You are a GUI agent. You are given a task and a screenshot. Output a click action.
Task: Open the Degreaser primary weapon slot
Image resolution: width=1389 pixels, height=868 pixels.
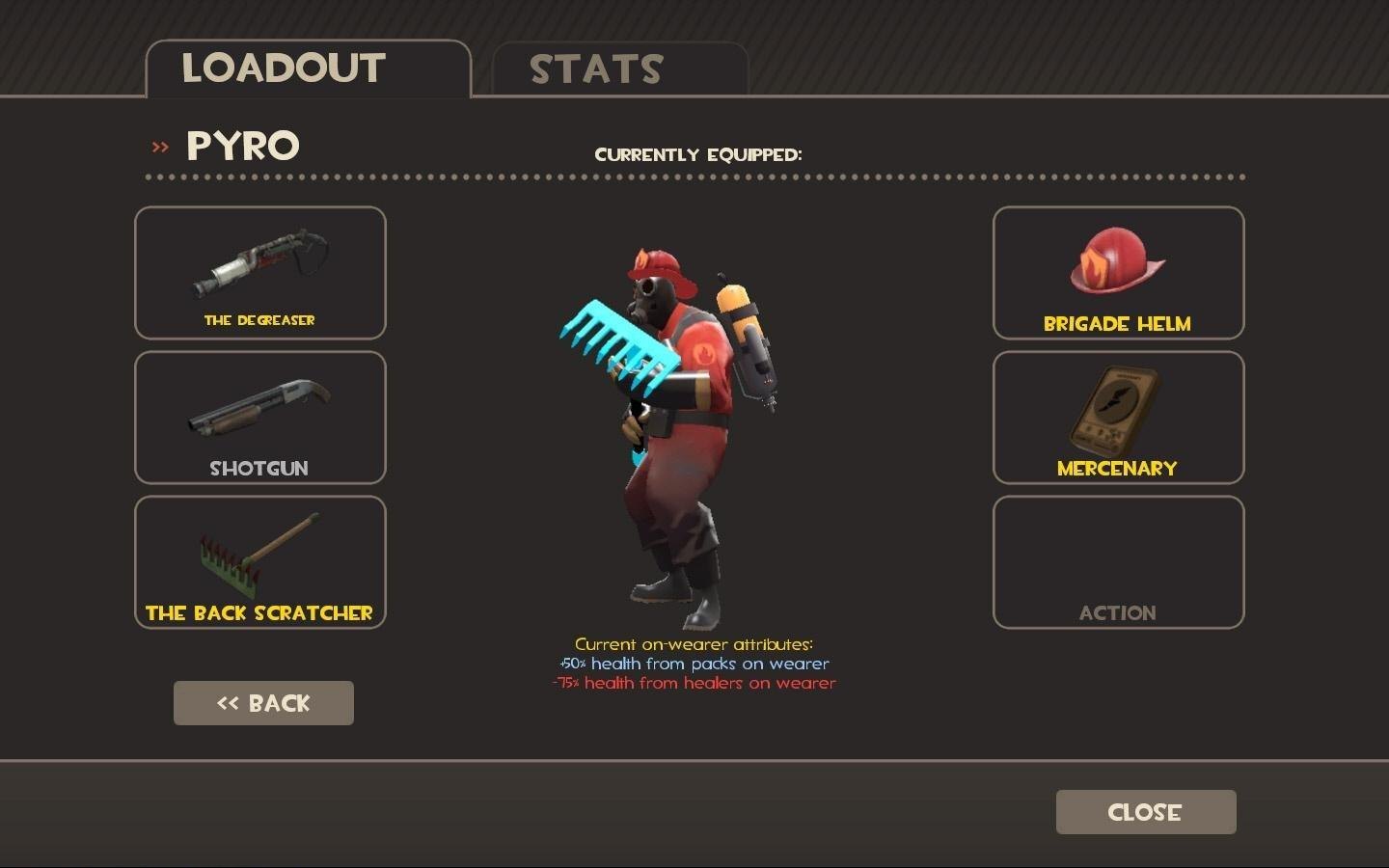260,273
